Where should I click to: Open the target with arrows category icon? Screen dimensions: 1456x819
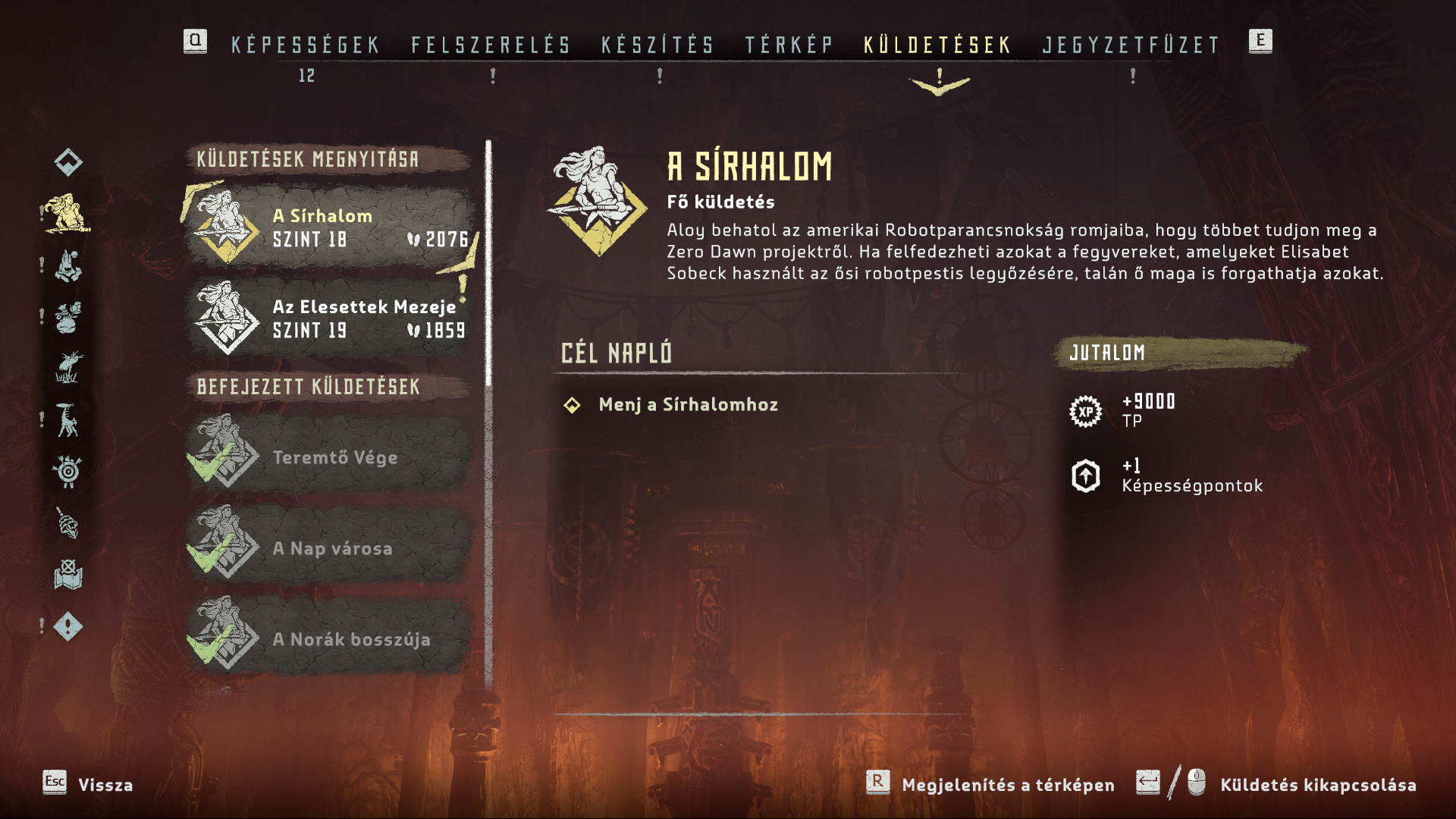pos(68,472)
